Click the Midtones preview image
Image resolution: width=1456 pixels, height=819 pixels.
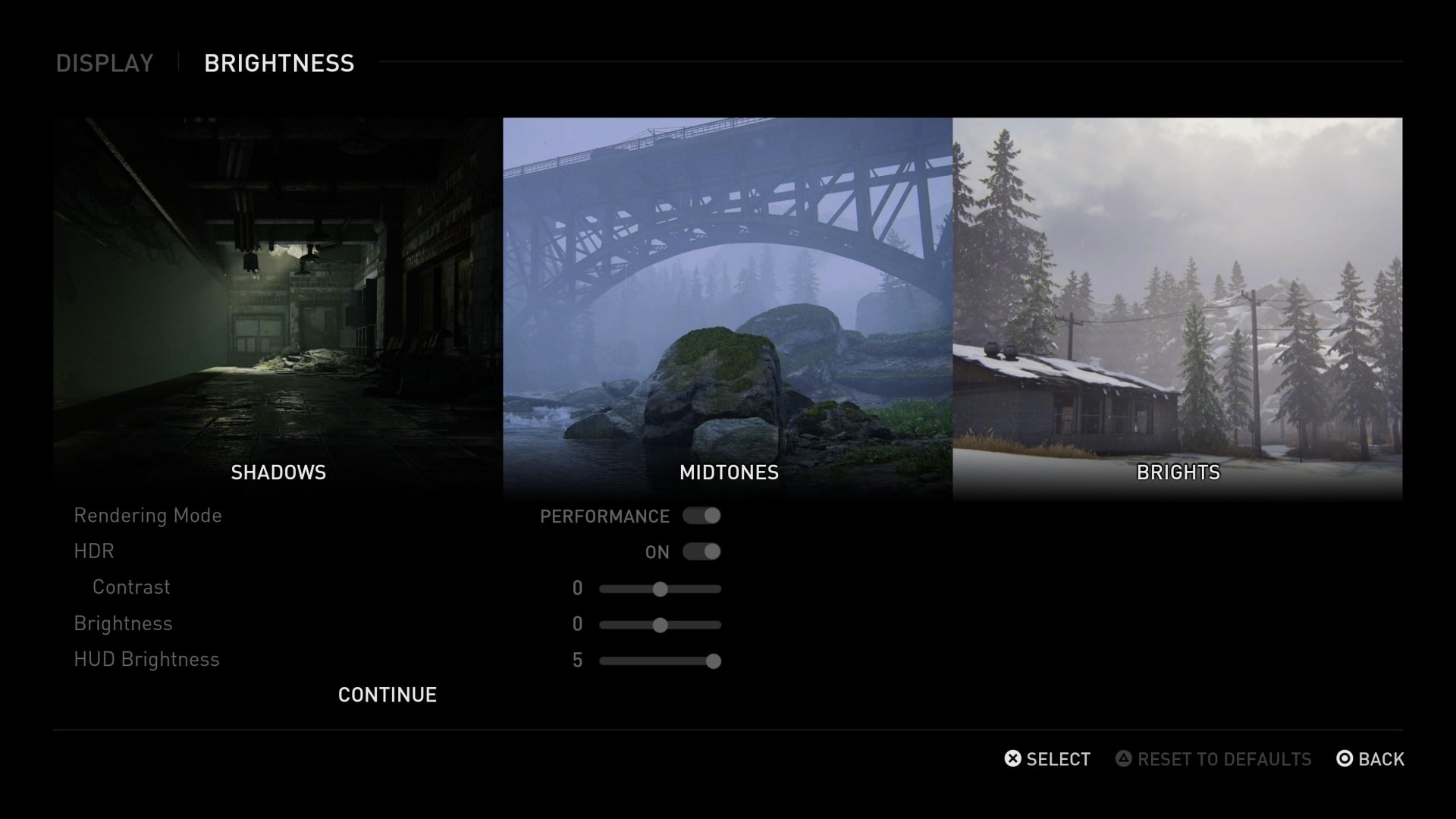727,303
